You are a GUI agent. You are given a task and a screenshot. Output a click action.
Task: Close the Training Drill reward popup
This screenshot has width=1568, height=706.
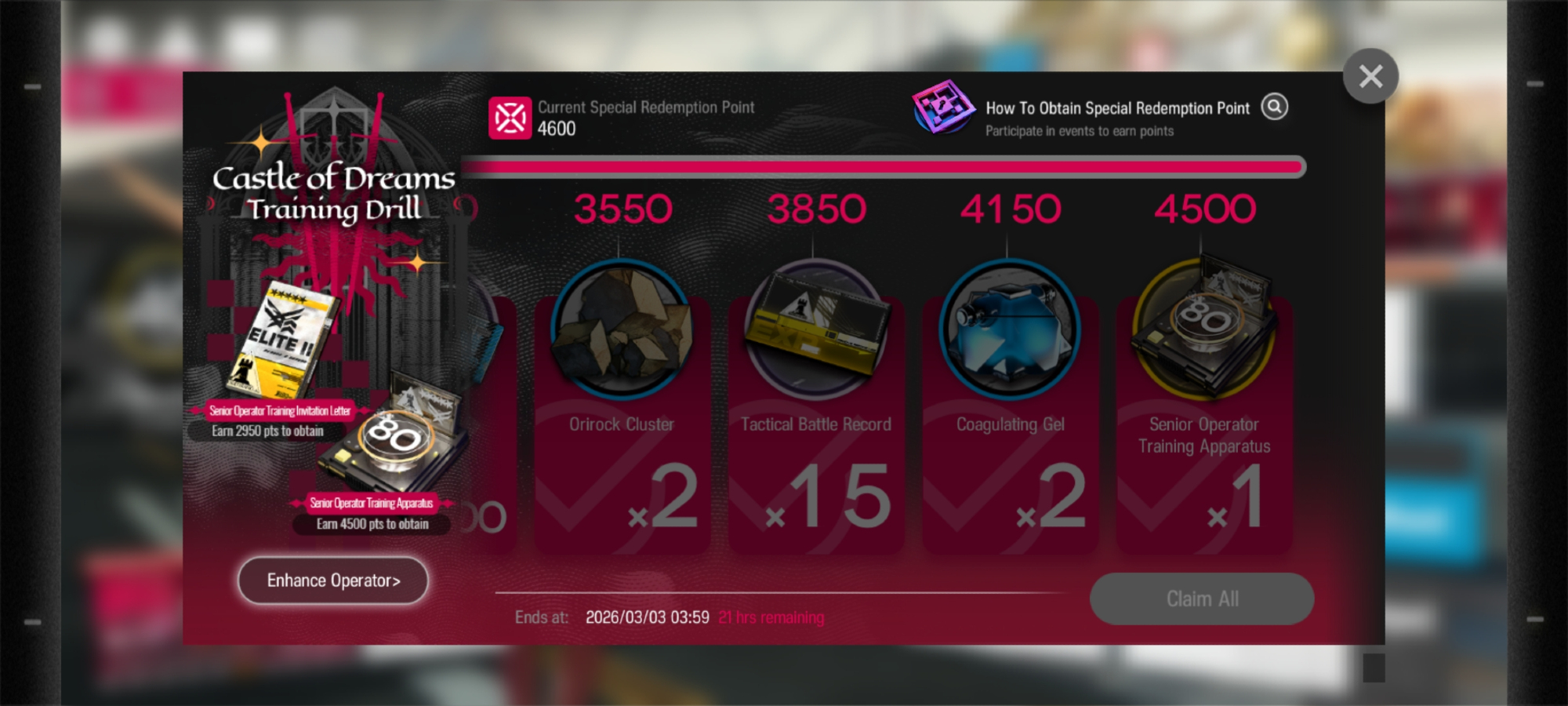tap(1370, 76)
